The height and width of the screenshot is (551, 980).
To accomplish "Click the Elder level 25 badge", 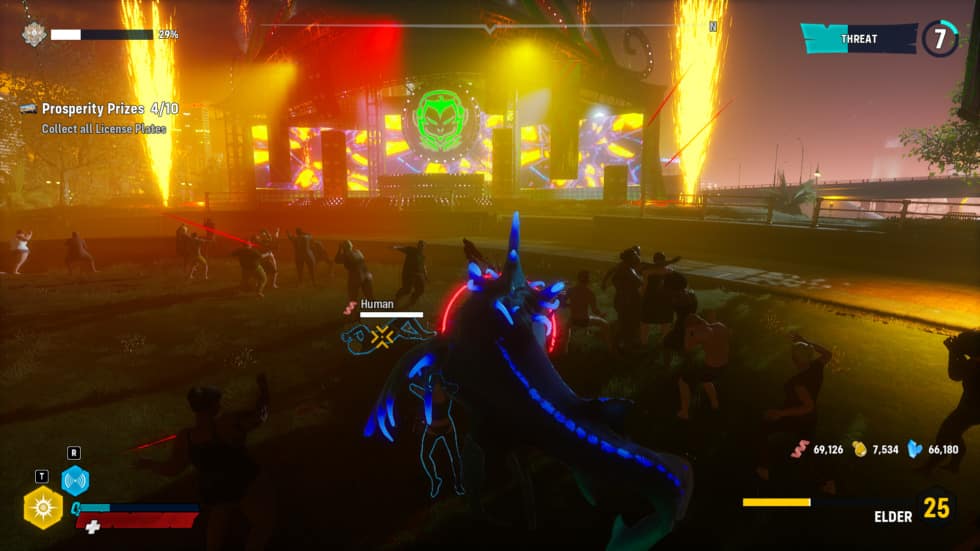I will click(936, 508).
